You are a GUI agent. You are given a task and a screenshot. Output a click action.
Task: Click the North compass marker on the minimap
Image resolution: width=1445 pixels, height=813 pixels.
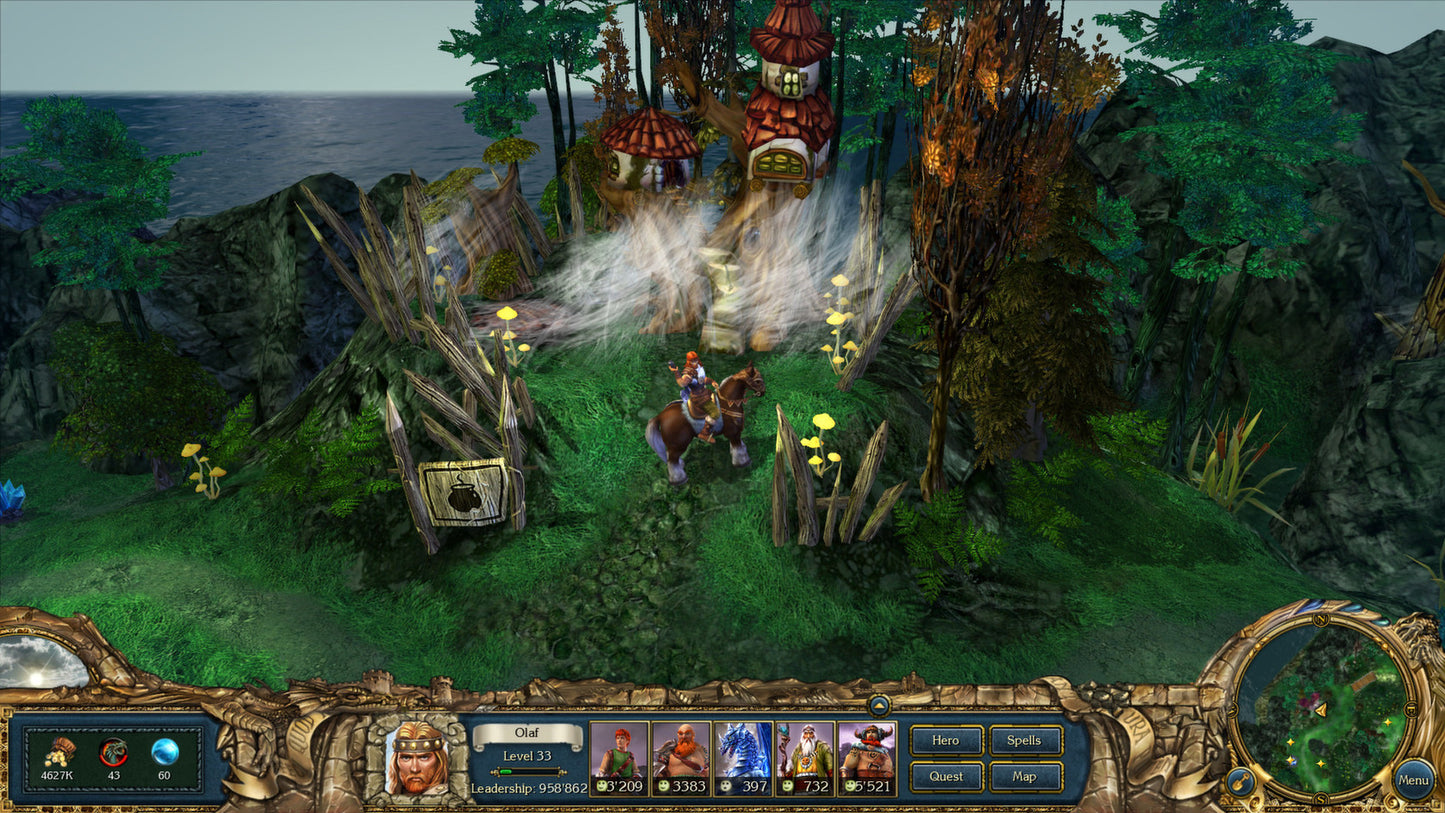pos(1322,619)
